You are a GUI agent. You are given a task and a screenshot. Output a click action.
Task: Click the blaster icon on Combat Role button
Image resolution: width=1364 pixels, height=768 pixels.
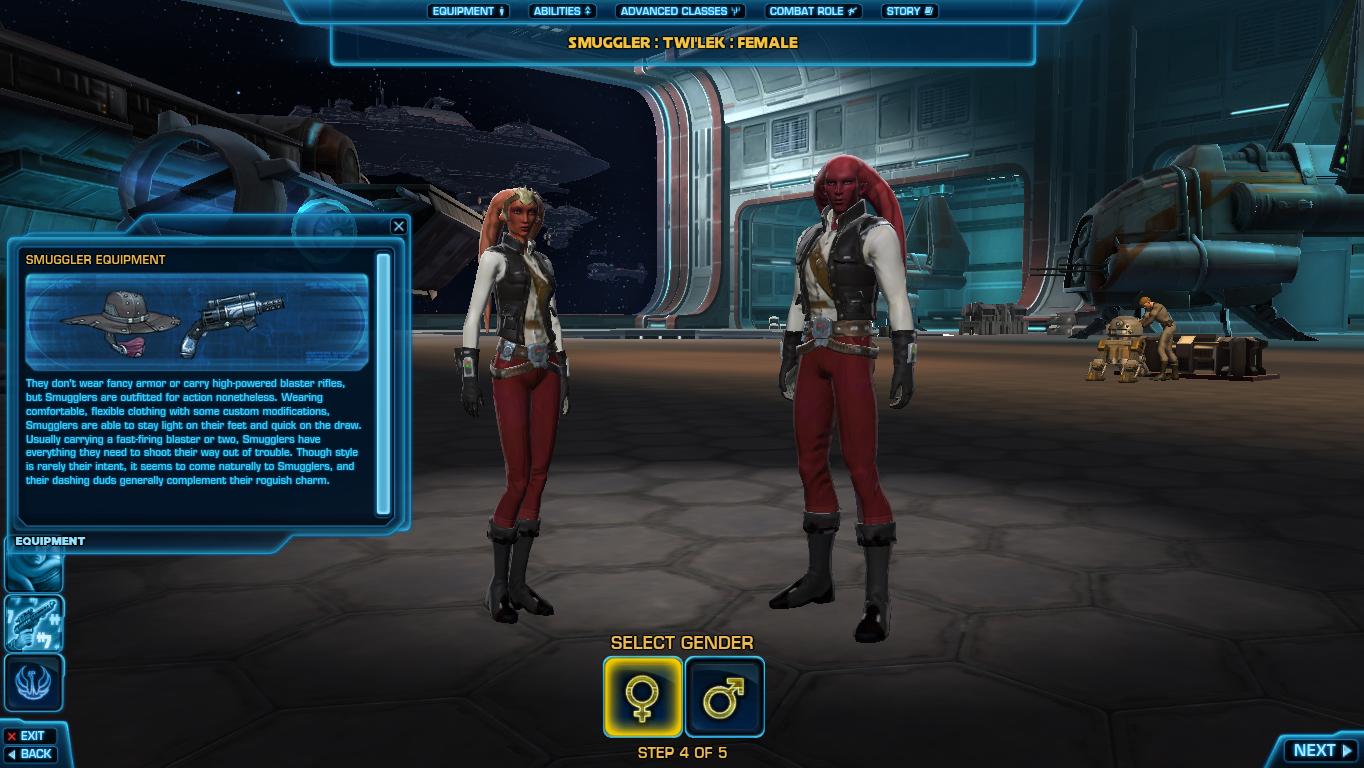coord(851,11)
